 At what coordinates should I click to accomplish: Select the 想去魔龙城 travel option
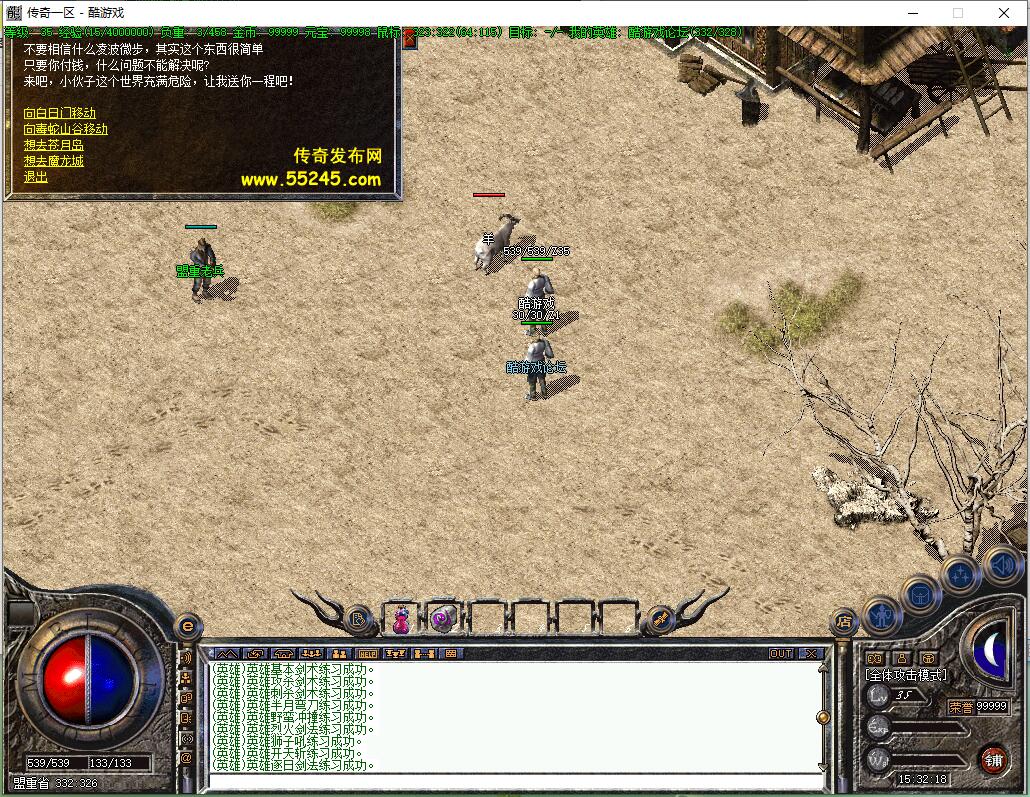pyautogui.click(x=53, y=161)
